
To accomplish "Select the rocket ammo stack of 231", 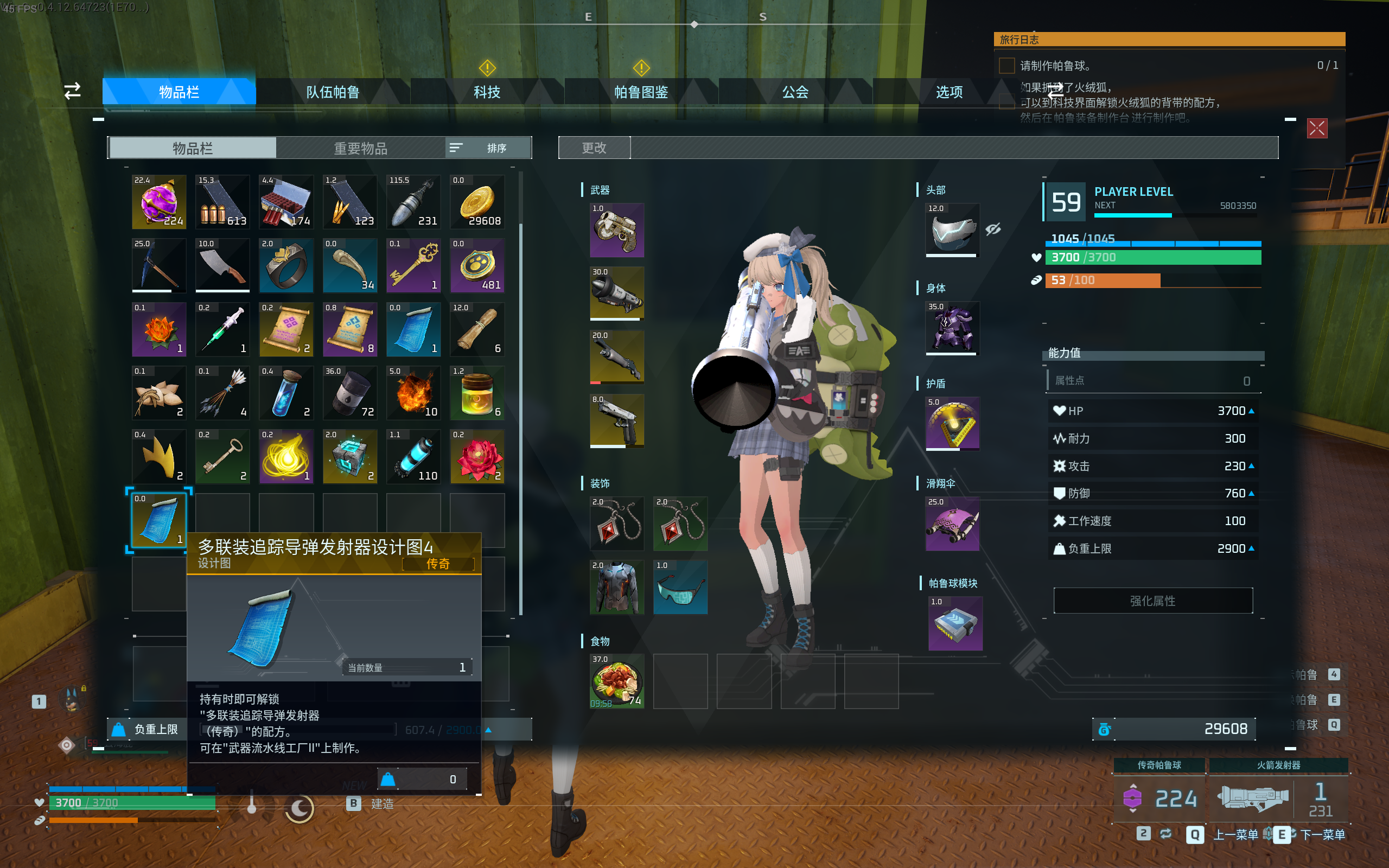I will click(x=414, y=202).
